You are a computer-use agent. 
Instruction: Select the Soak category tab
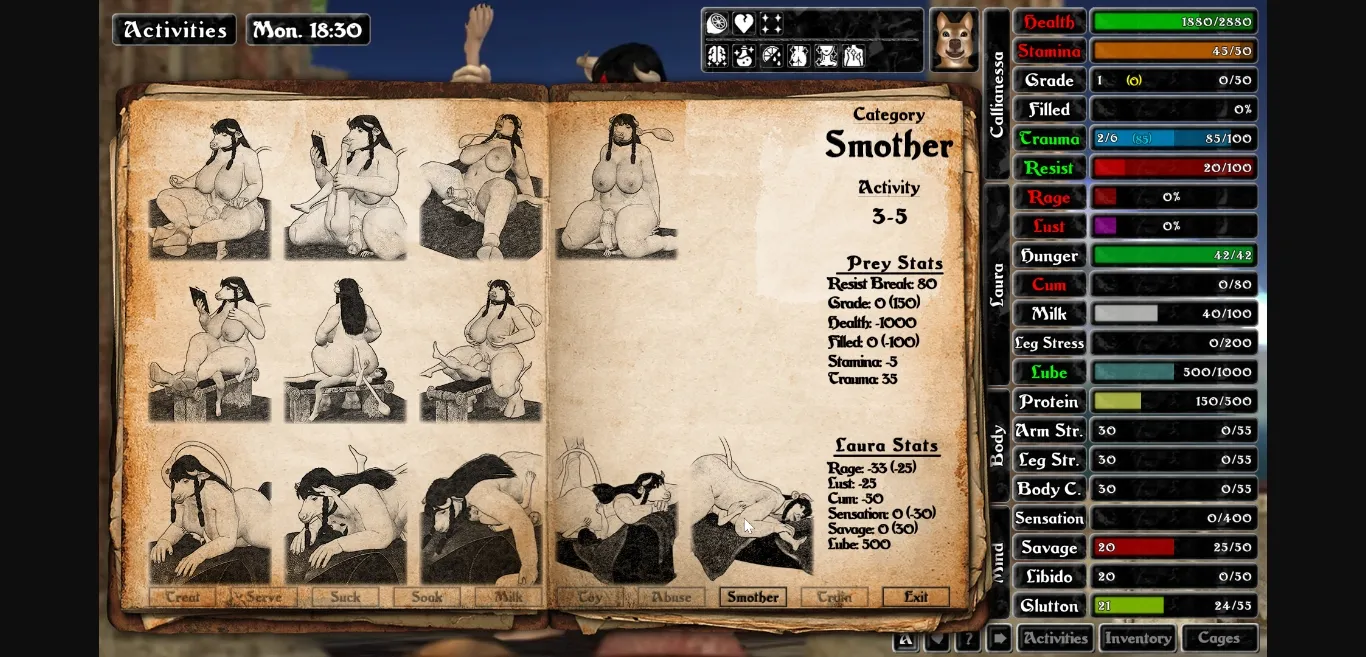coord(426,597)
